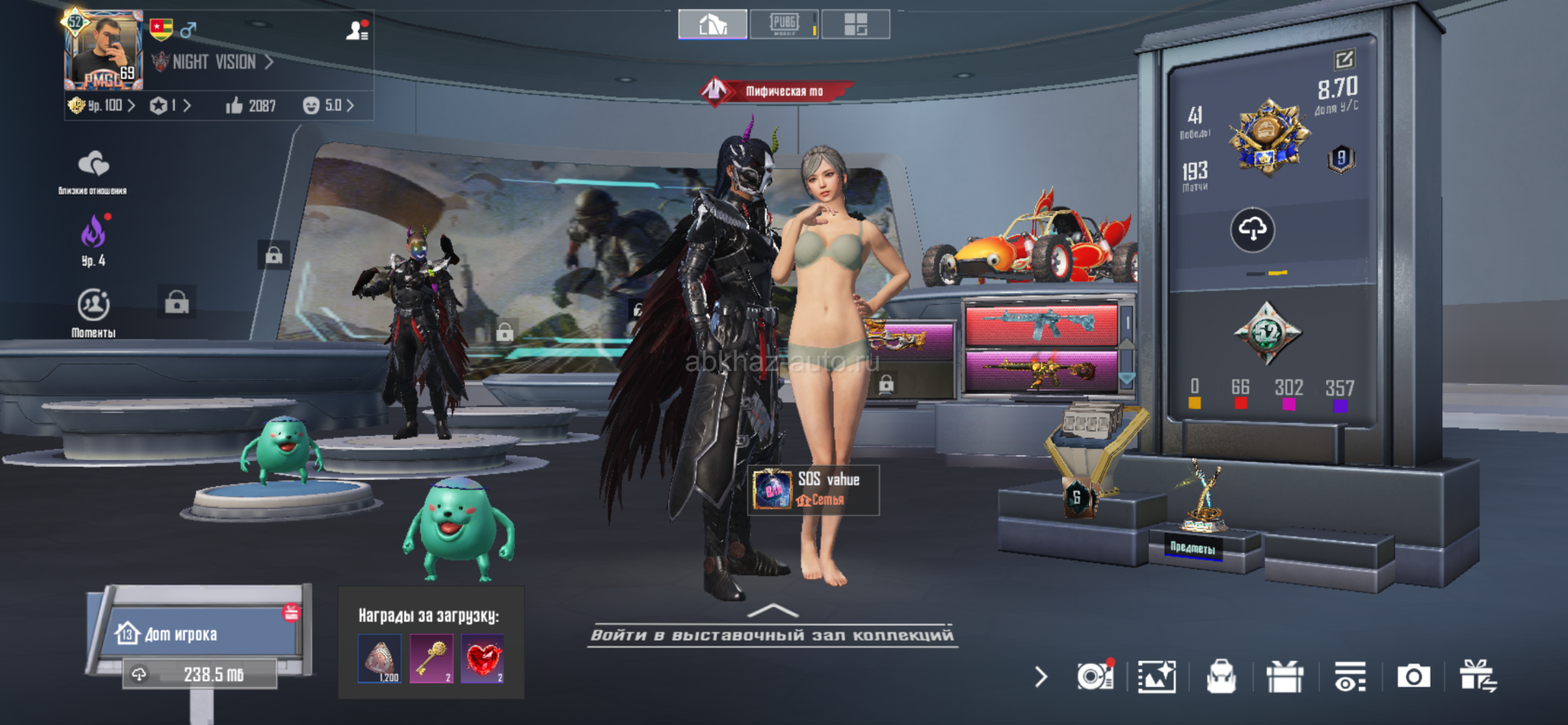Open the Мифическая мода banner

(x=776, y=91)
